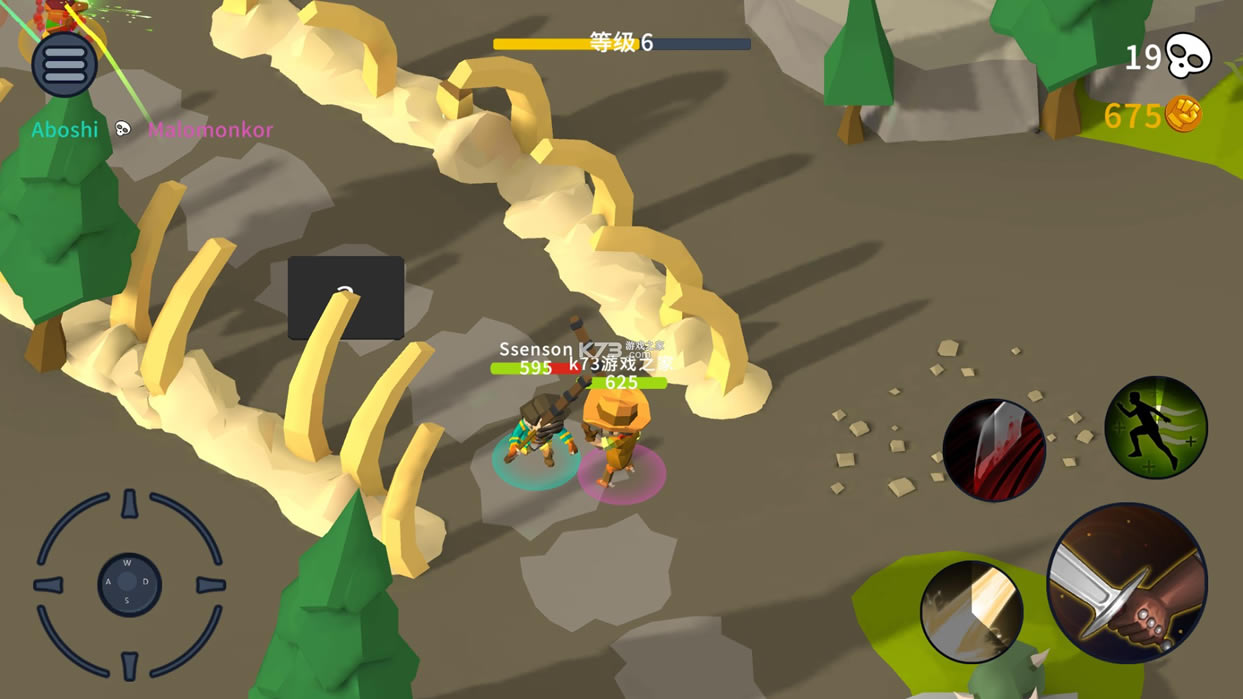The height and width of the screenshot is (699, 1243).
Task: Click the joystick's left arrow
Action: click(x=49, y=585)
